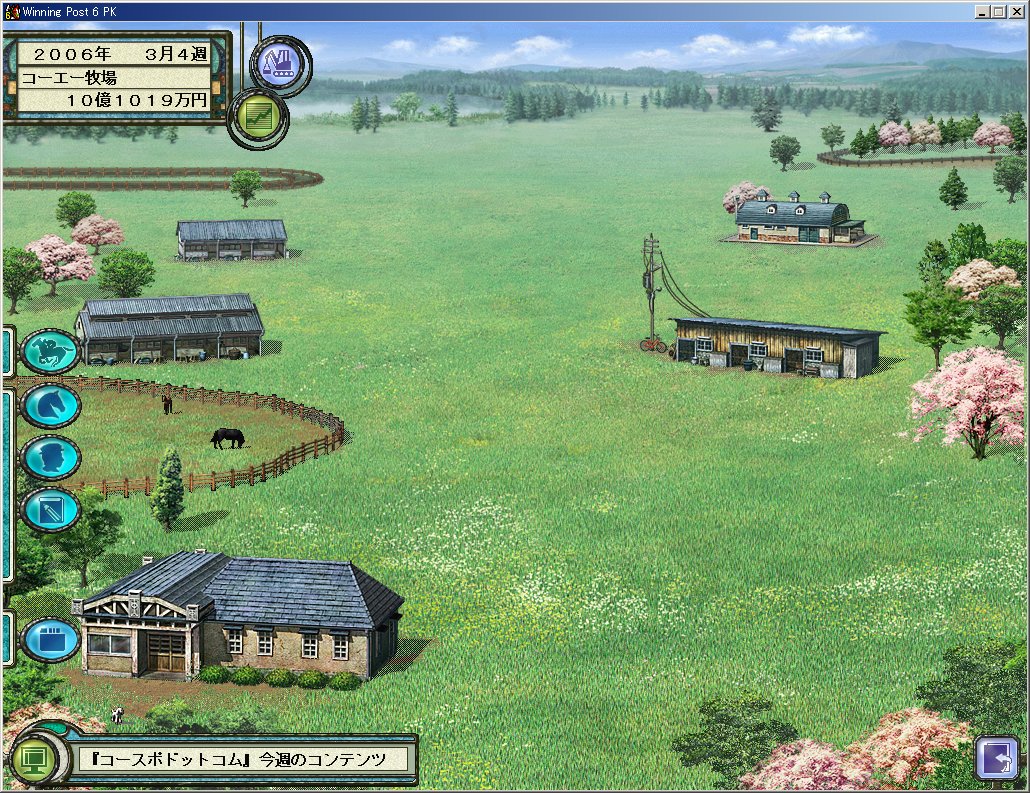This screenshot has height=793, width=1030.
Task: Select the blue folder system icon
Action: (x=50, y=640)
